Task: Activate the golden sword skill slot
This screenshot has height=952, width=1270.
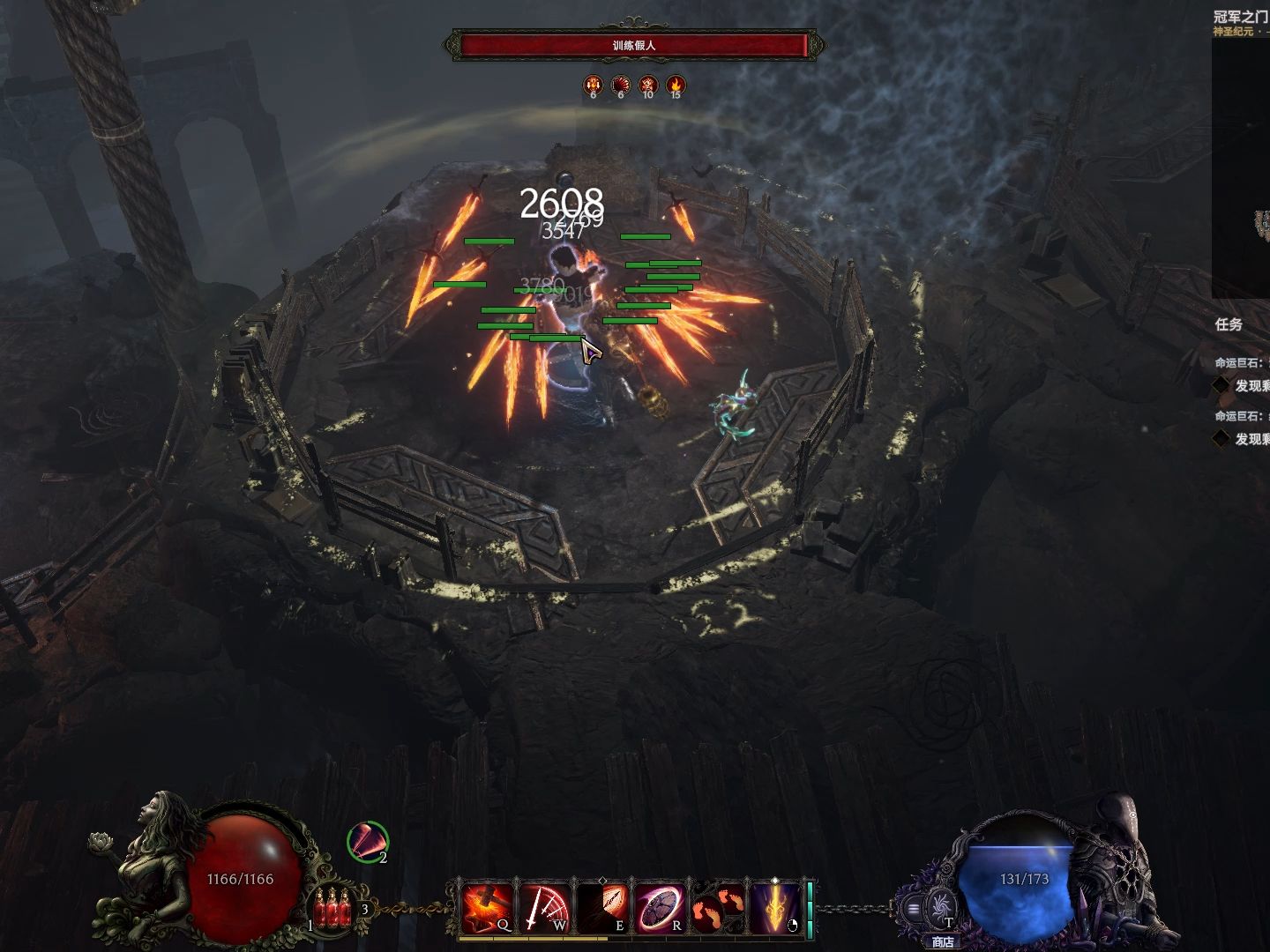Action: click(773, 908)
